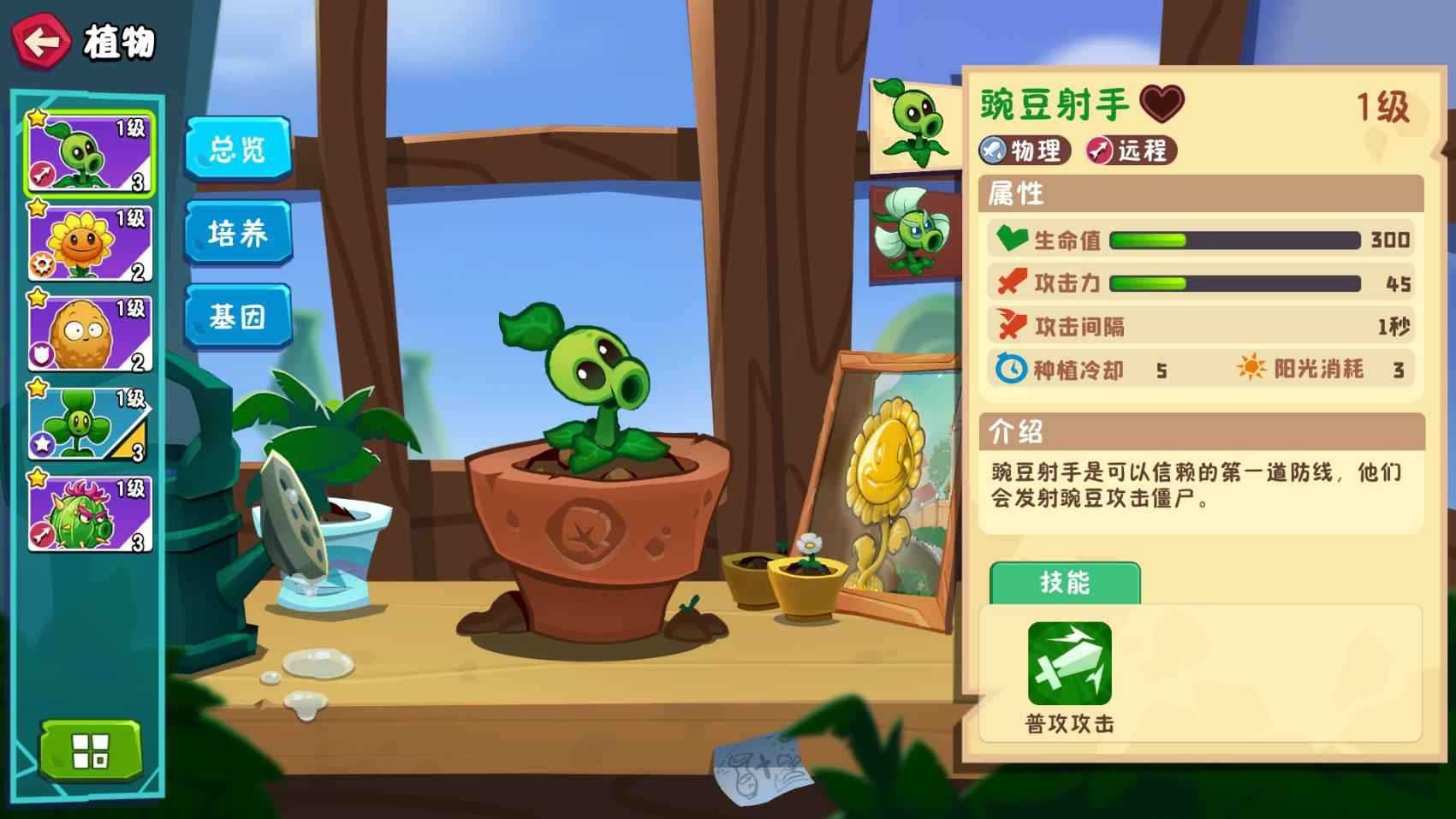Switch to the 培养 tab
The width and height of the screenshot is (1456, 819).
pos(238,233)
